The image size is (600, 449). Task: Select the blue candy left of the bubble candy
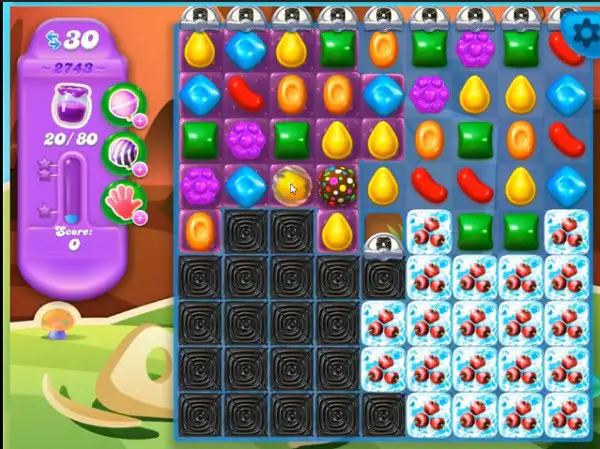click(245, 185)
